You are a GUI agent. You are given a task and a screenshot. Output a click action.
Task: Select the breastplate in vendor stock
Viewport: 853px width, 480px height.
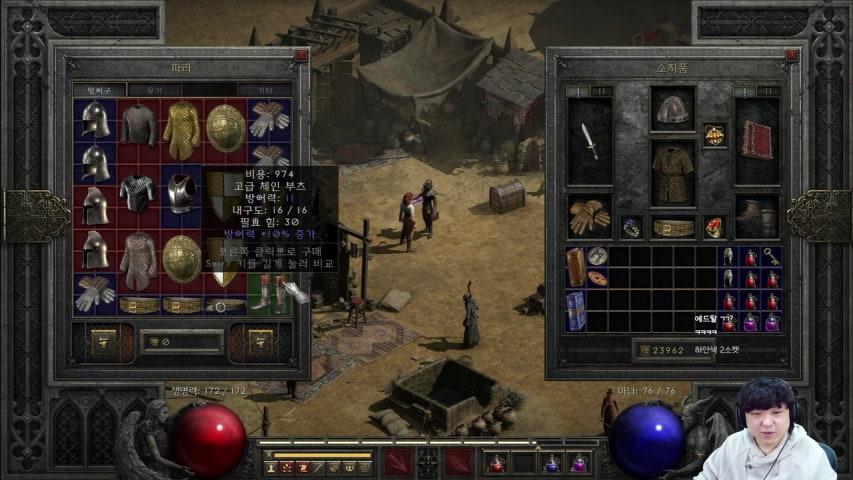pyautogui.click(x=182, y=193)
